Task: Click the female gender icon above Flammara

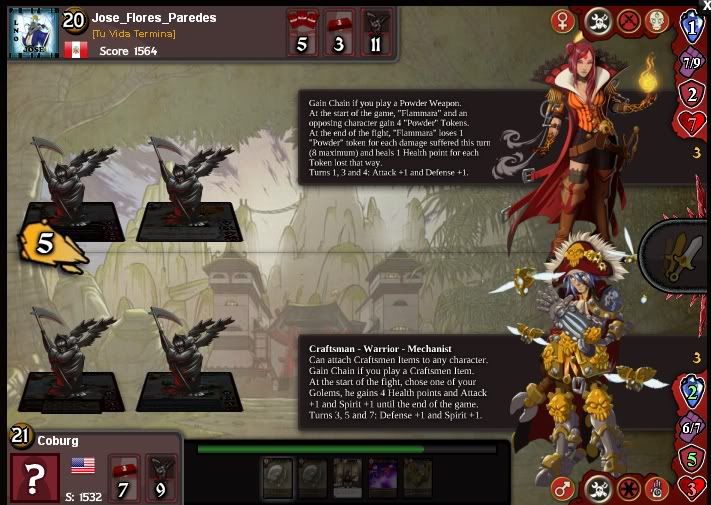Action: click(565, 21)
